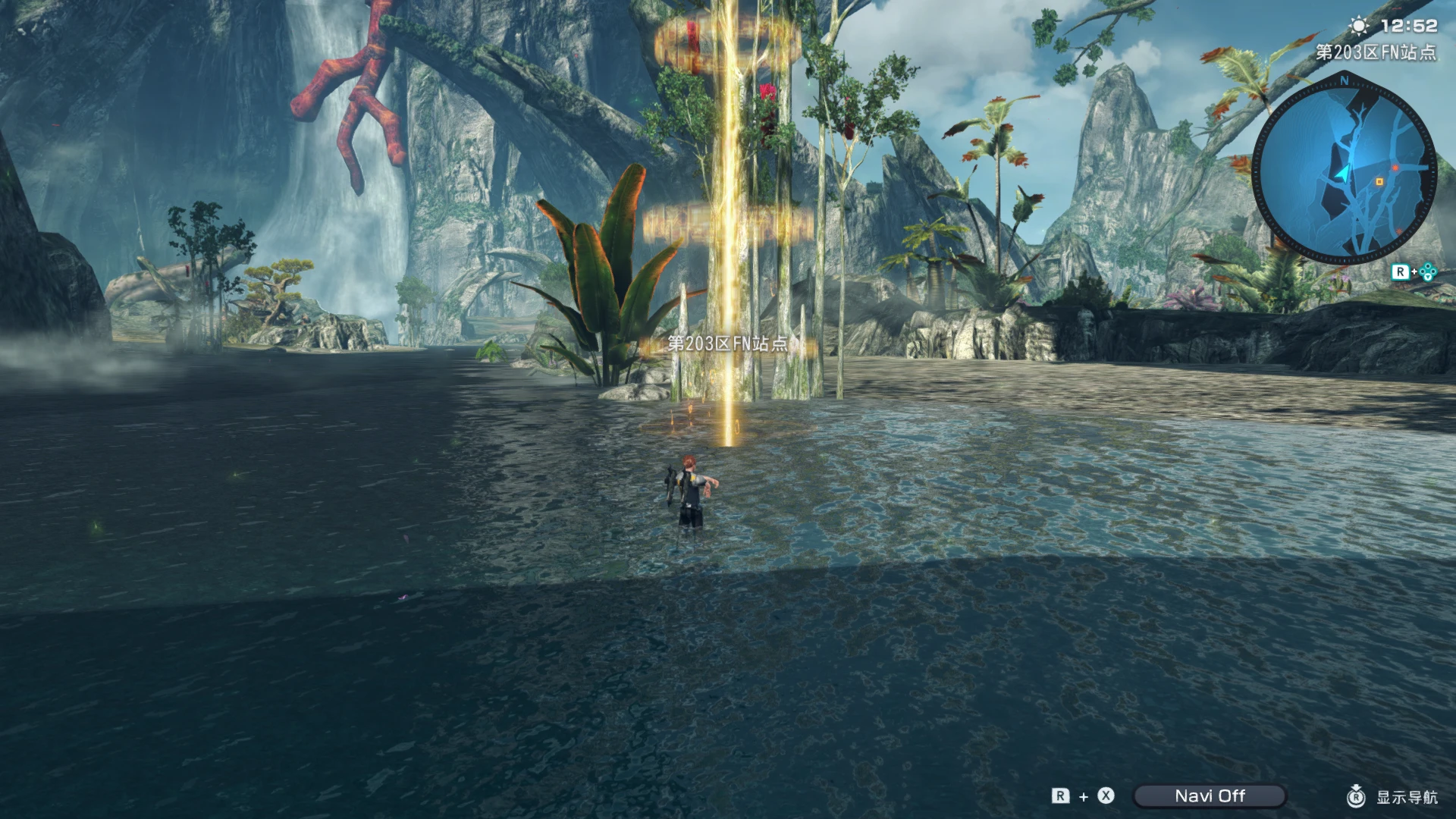
Task: Click the orange waypoint square on the minimap
Action: point(1379,181)
